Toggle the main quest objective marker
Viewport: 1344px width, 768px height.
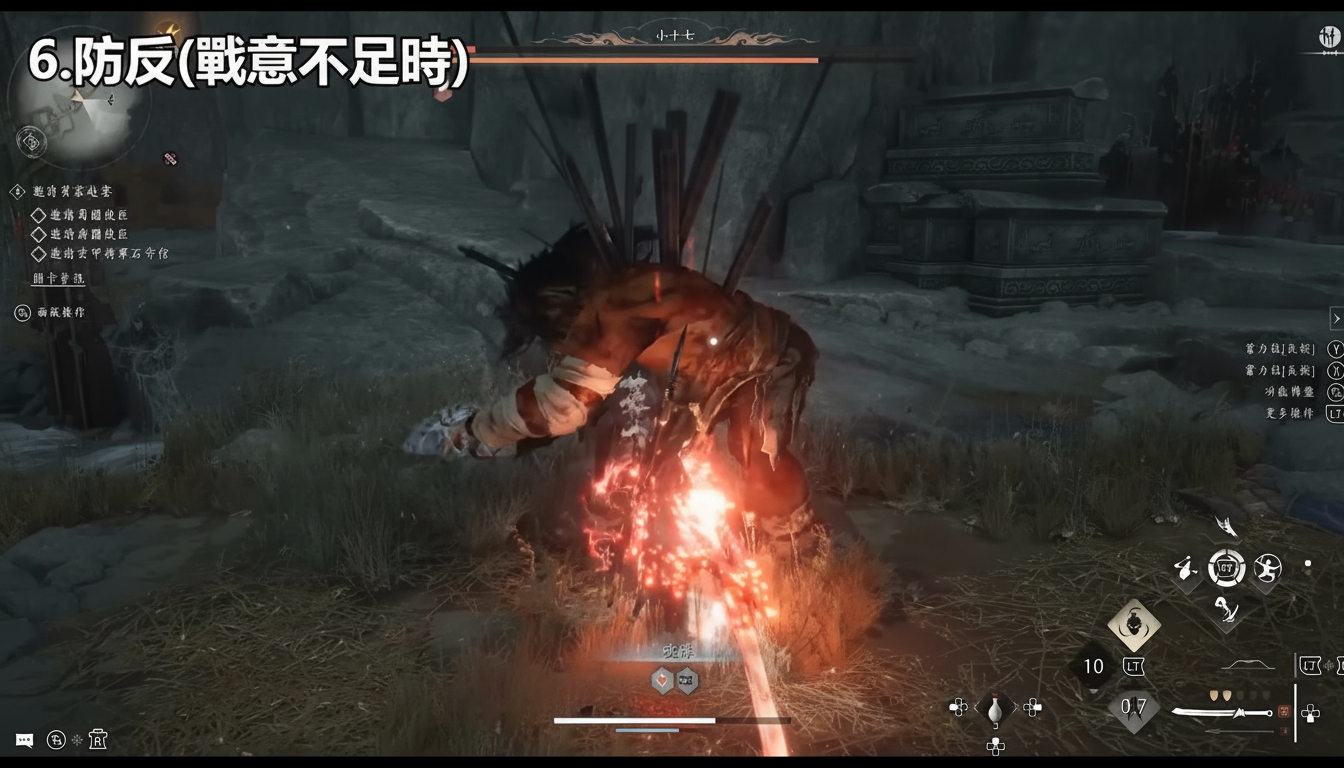[18, 191]
